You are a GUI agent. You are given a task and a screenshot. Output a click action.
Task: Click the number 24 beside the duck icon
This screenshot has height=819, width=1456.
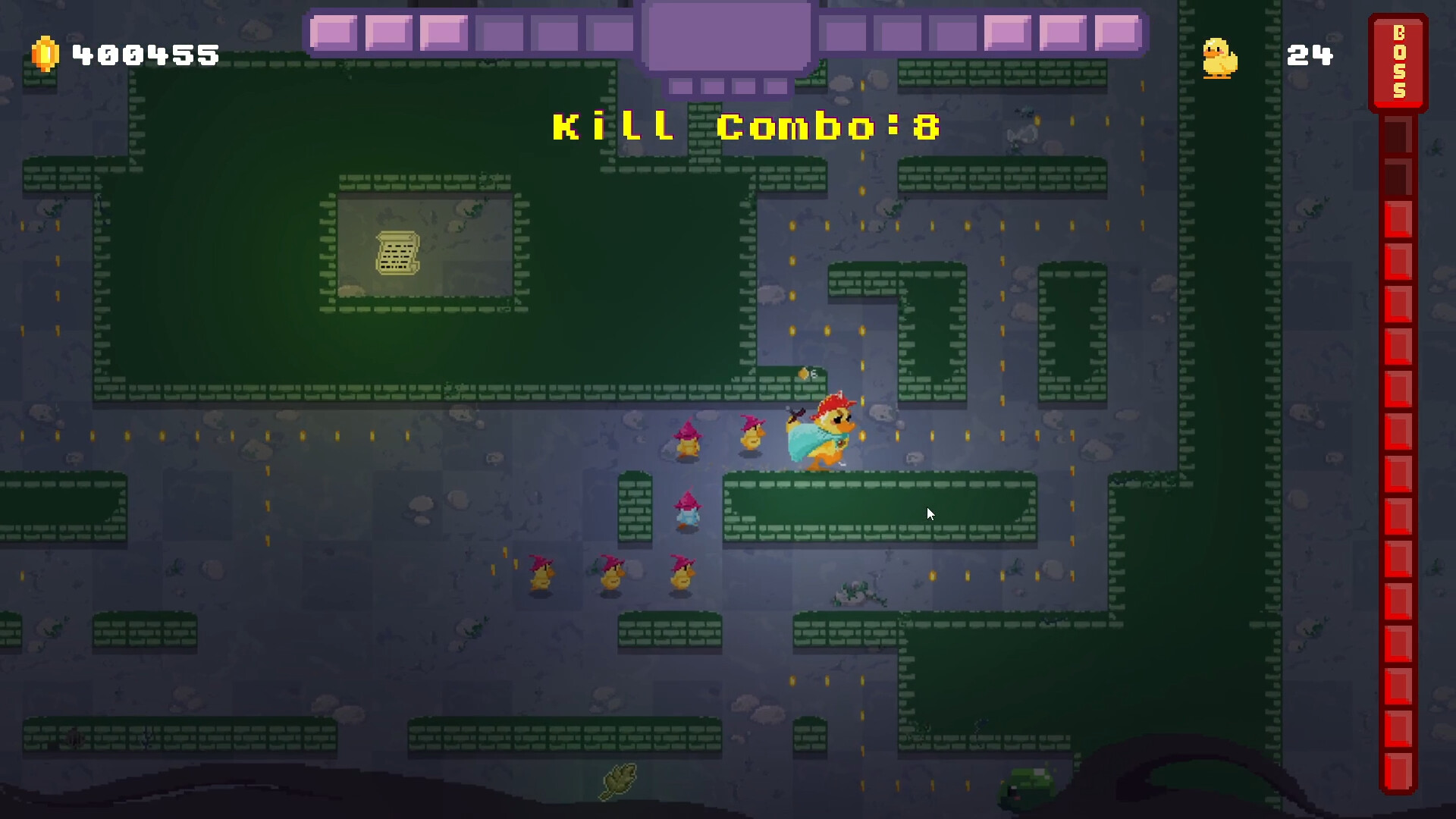[x=1310, y=55]
